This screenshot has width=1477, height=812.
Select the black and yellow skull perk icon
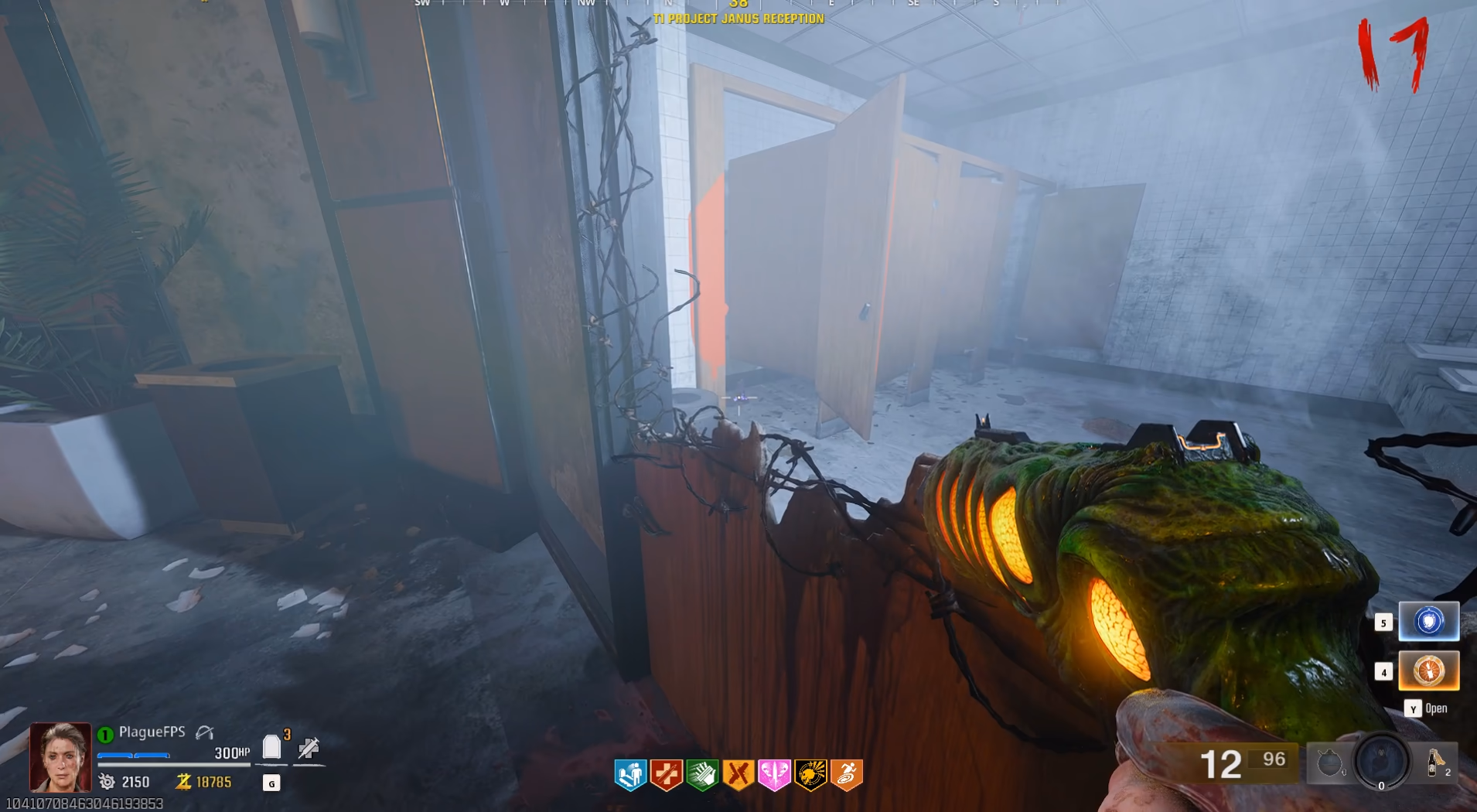click(810, 775)
